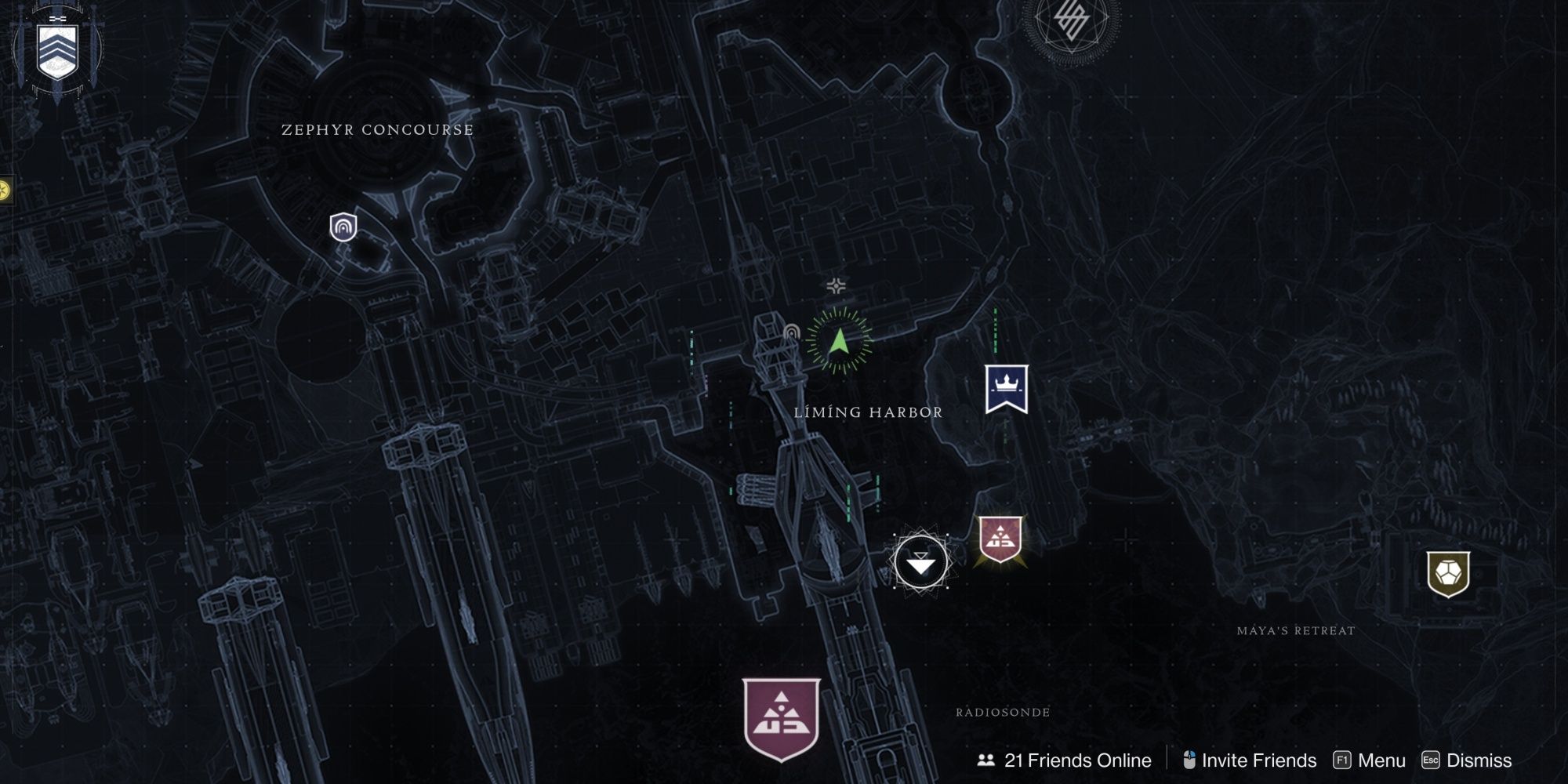The width and height of the screenshot is (1568, 784).
Task: Click the gold star icon on the left screen edge
Action: click(5, 188)
